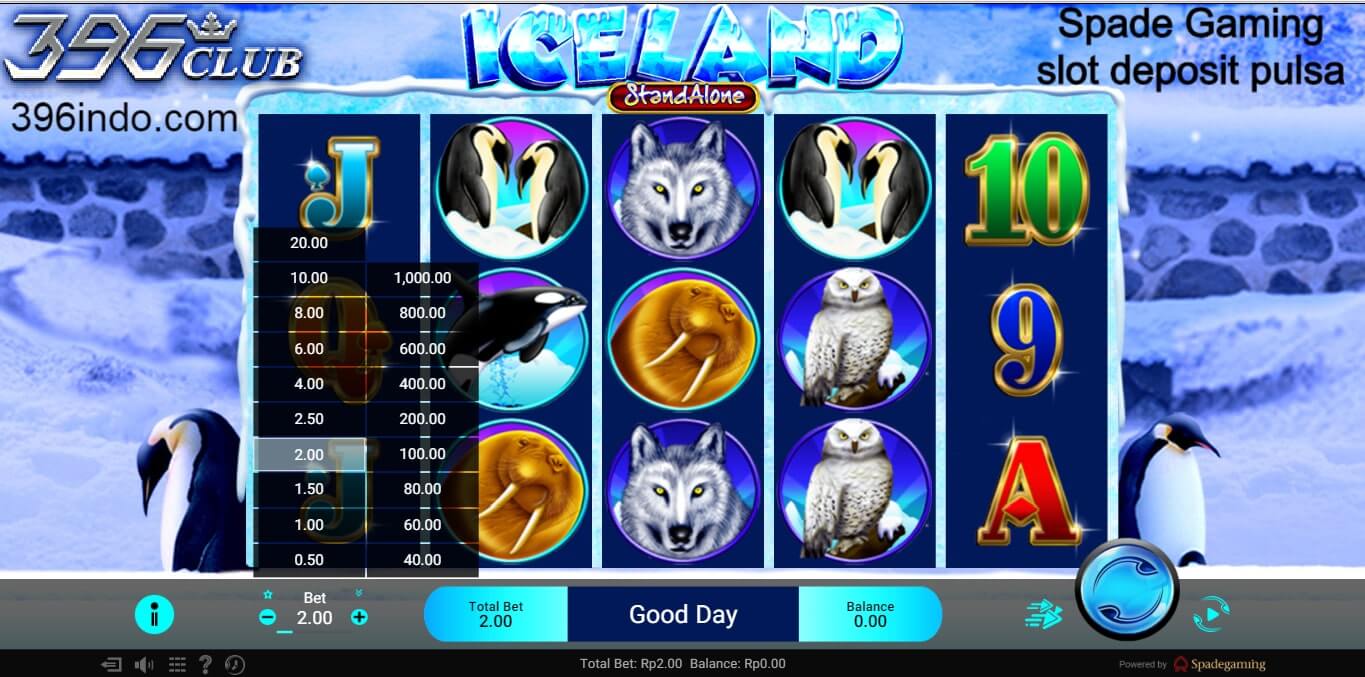Viewport: 1365px width, 677px height.
Task: Open help via the question mark icon
Action: coord(206,664)
